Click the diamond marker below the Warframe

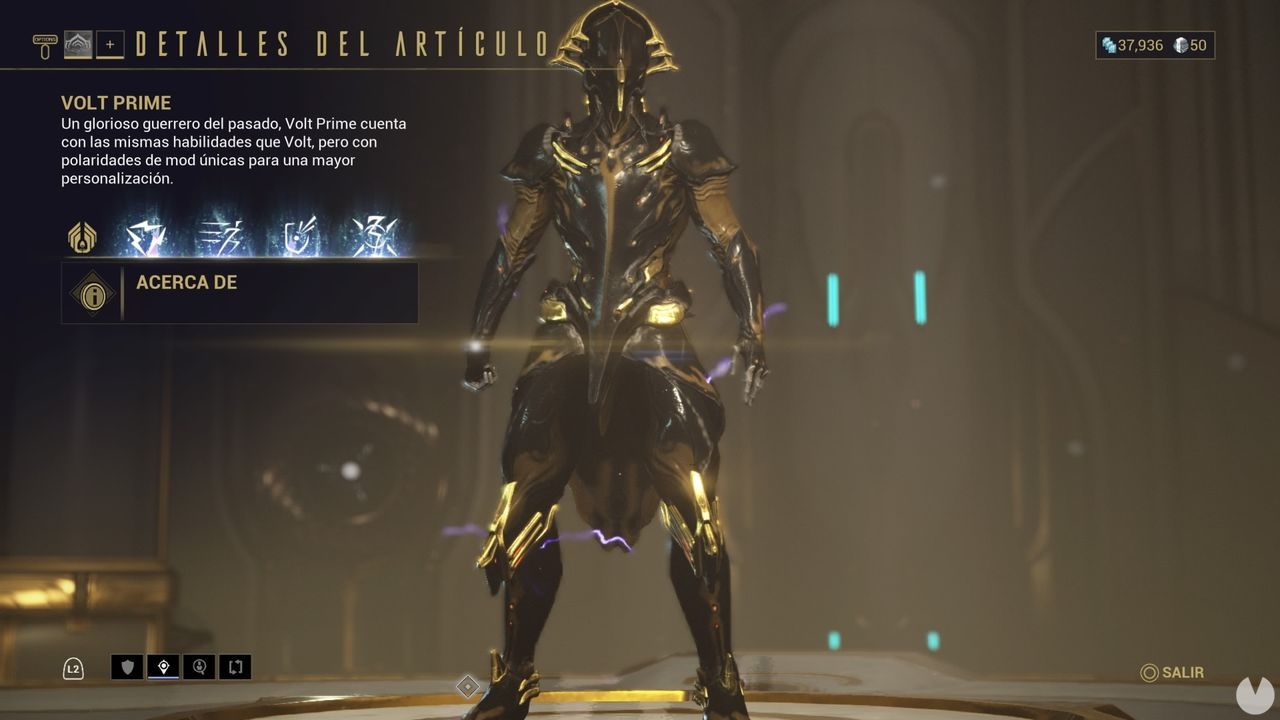[466, 685]
